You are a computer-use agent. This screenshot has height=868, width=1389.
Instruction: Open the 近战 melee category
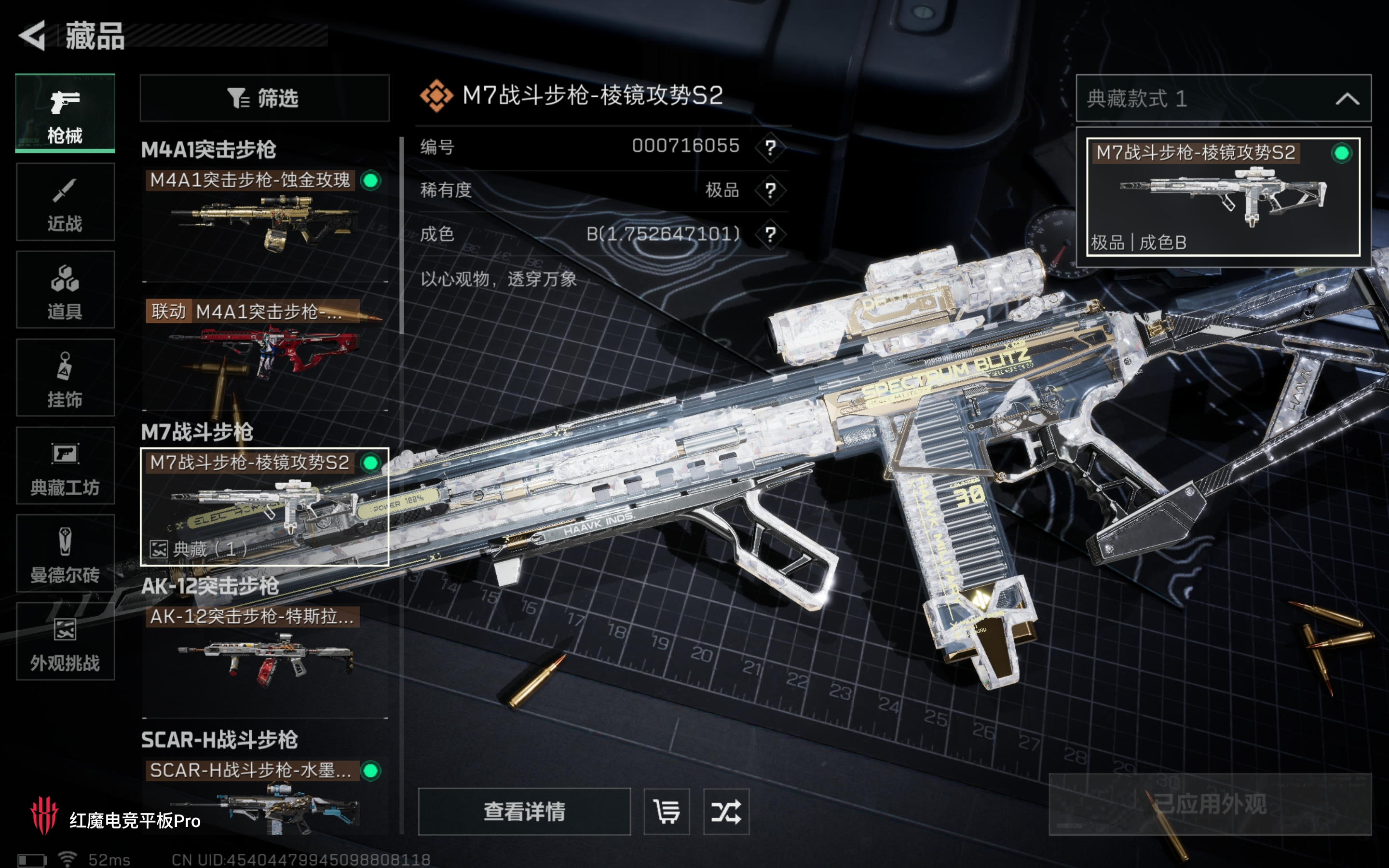point(65,202)
